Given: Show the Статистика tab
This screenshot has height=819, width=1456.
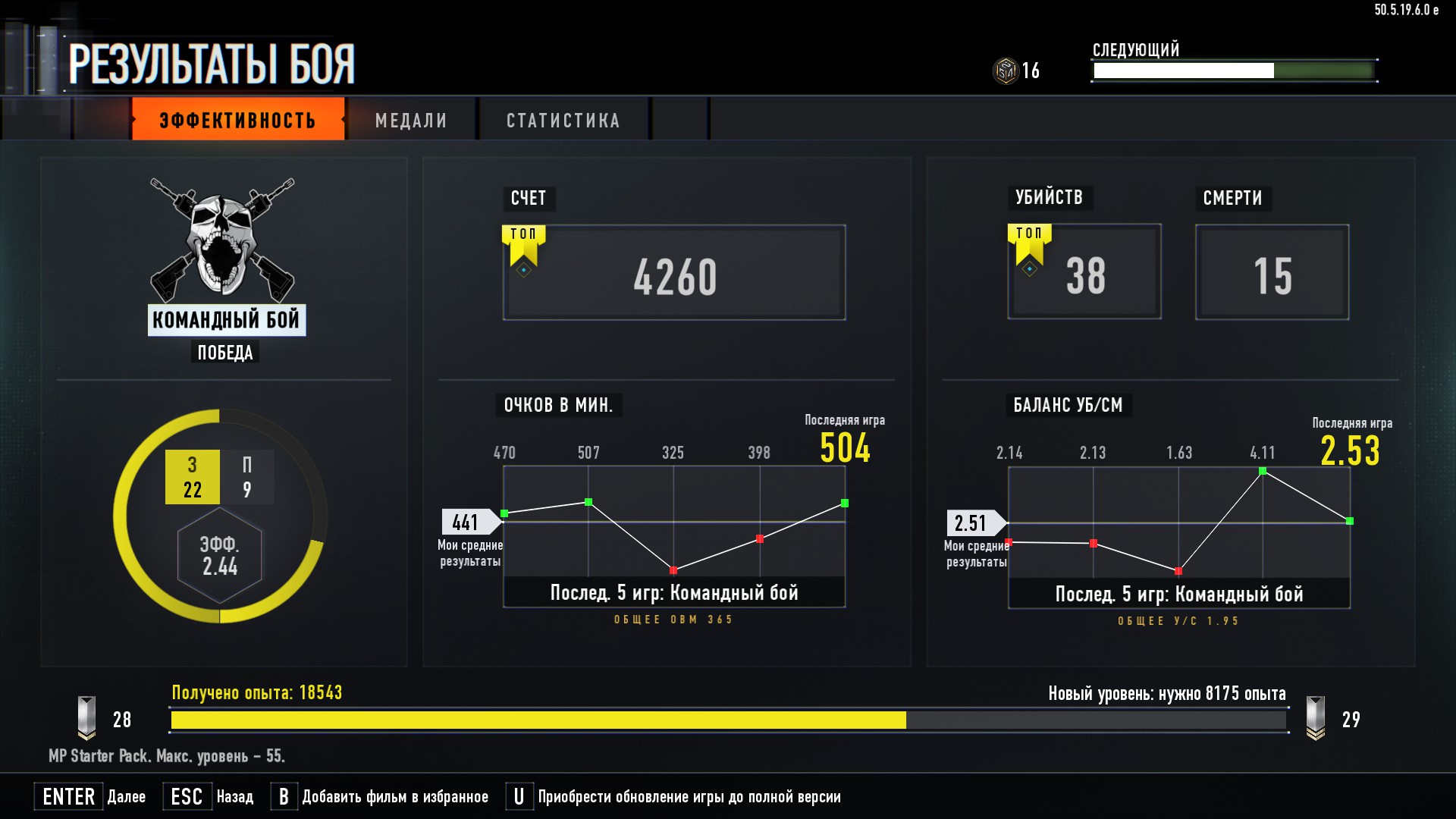Looking at the screenshot, I should coord(563,120).
